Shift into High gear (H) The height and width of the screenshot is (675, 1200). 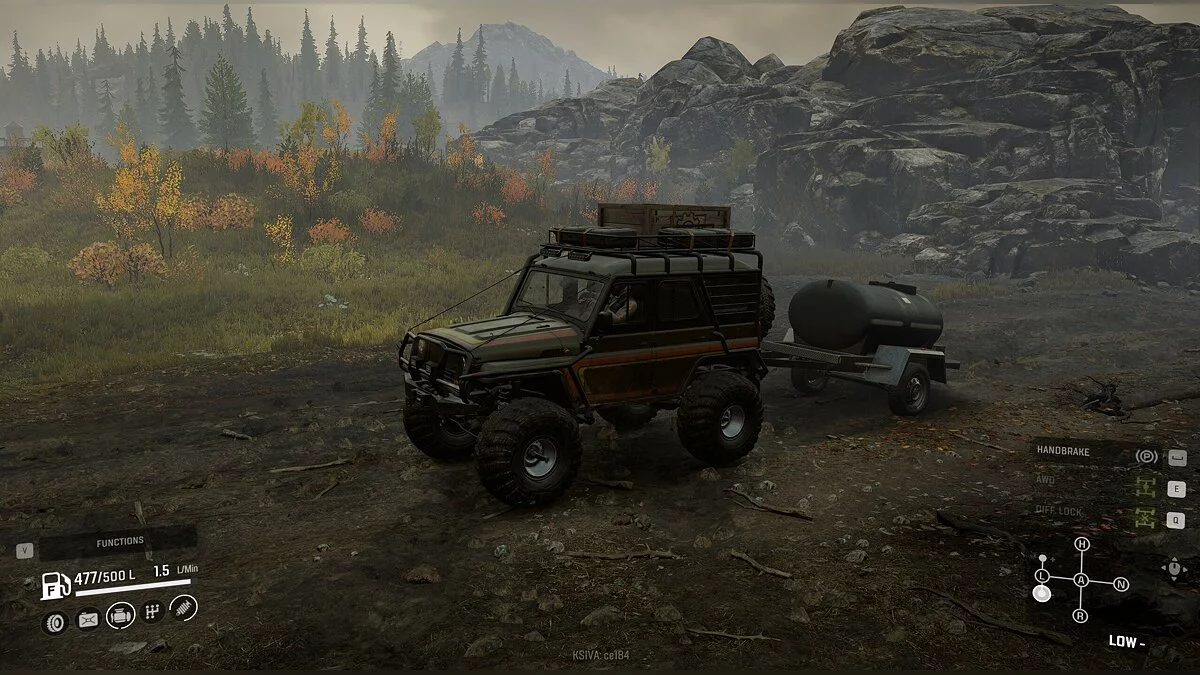pyautogui.click(x=1081, y=544)
